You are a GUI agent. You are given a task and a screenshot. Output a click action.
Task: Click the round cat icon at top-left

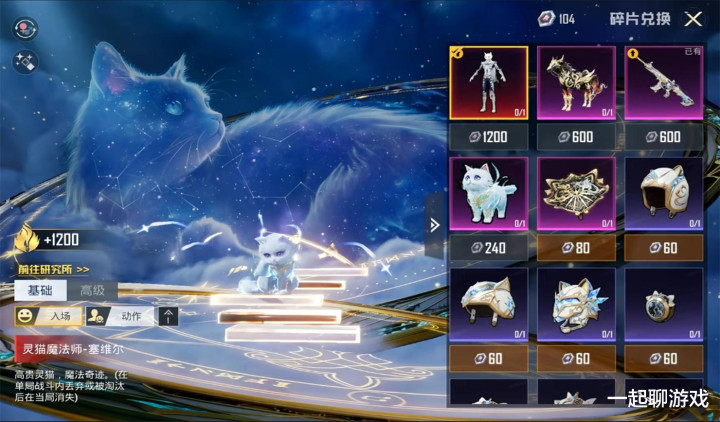click(24, 29)
